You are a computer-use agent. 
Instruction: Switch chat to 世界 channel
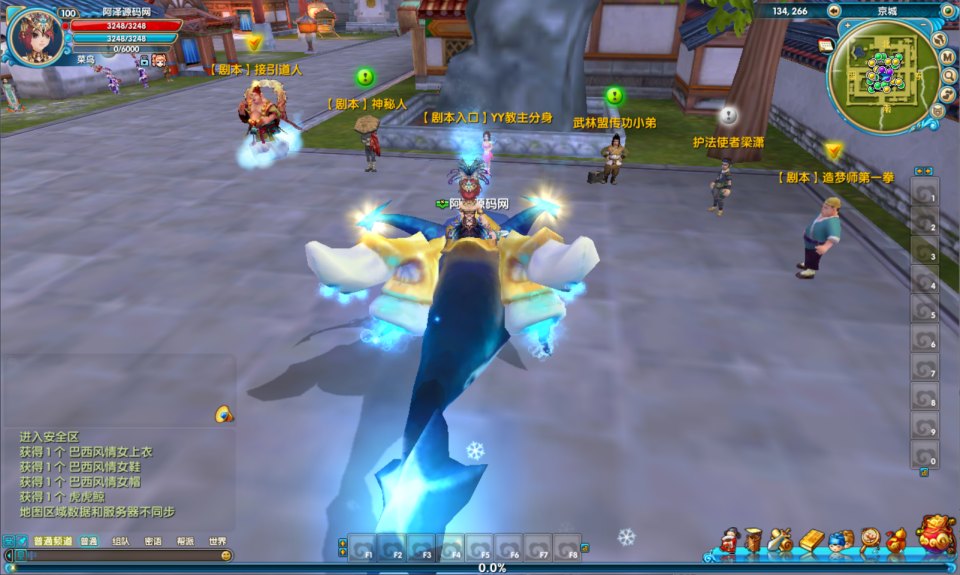(x=217, y=541)
